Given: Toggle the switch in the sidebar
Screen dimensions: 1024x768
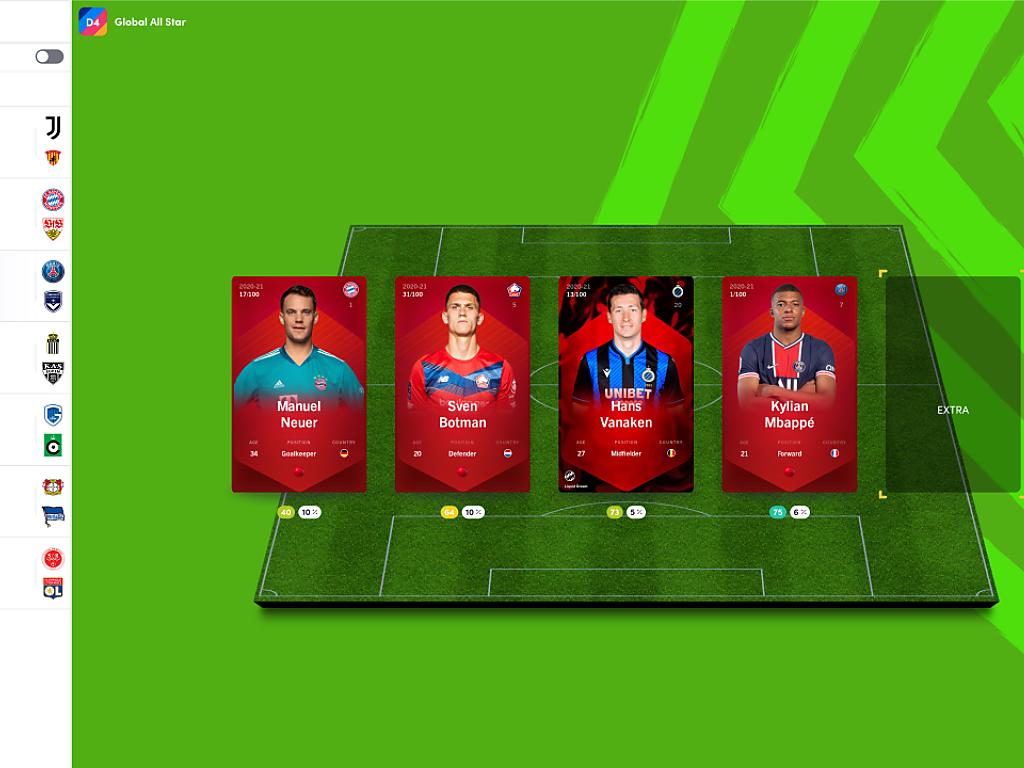Looking at the screenshot, I should (49, 57).
